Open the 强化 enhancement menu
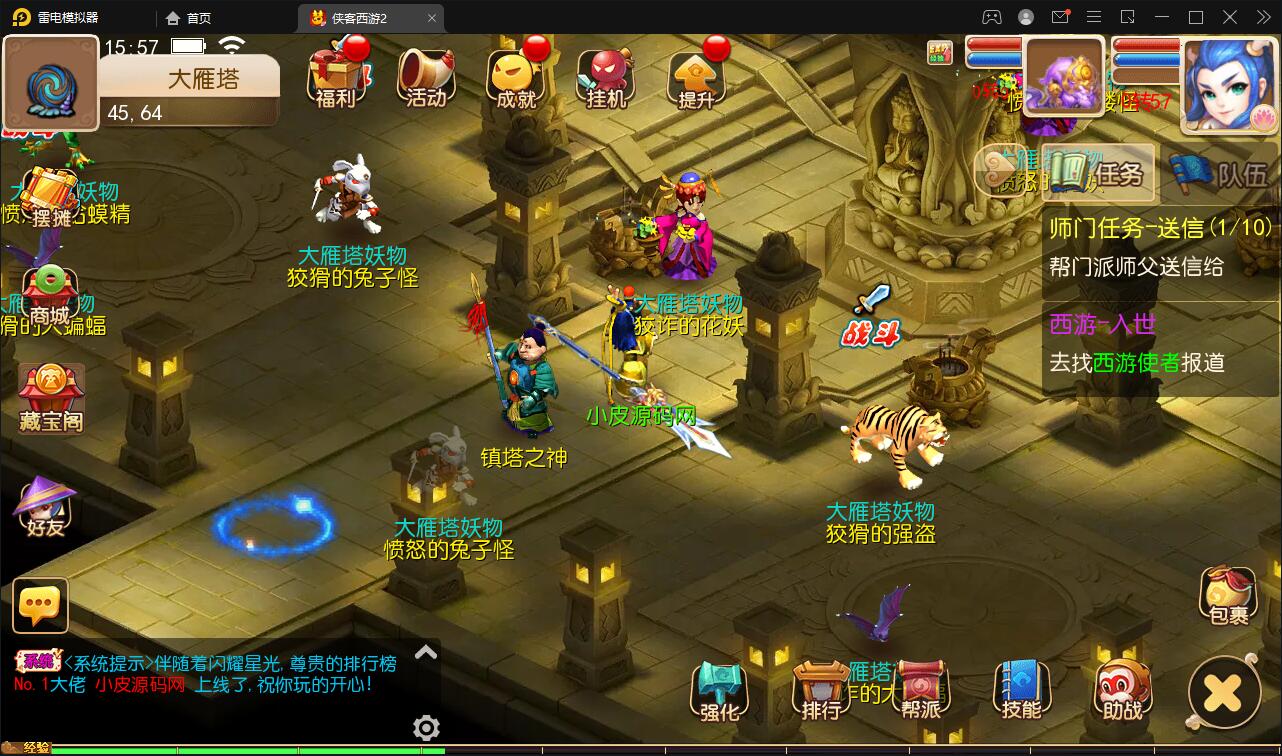Viewport: 1282px width, 756px height. pos(719,691)
